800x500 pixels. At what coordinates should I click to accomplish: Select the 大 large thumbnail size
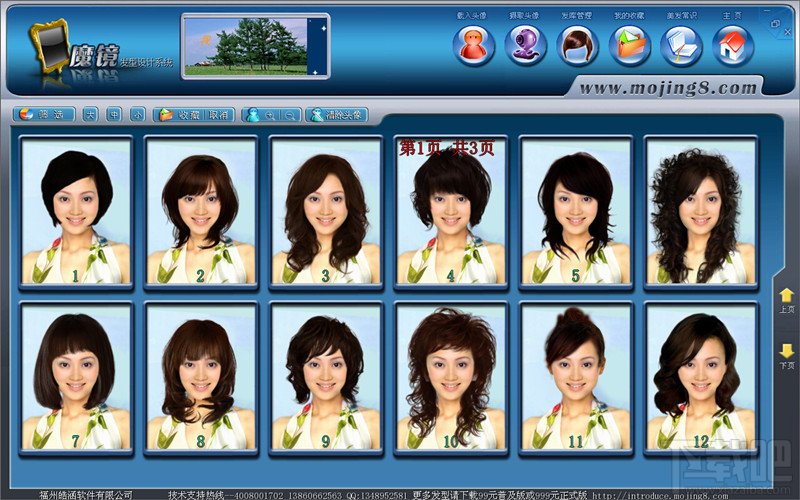(x=90, y=115)
